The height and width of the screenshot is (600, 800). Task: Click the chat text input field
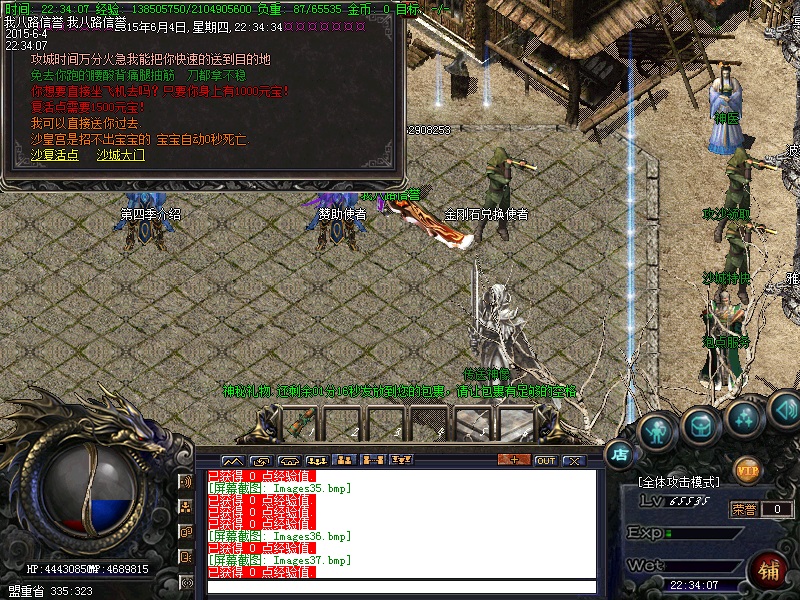400,587
